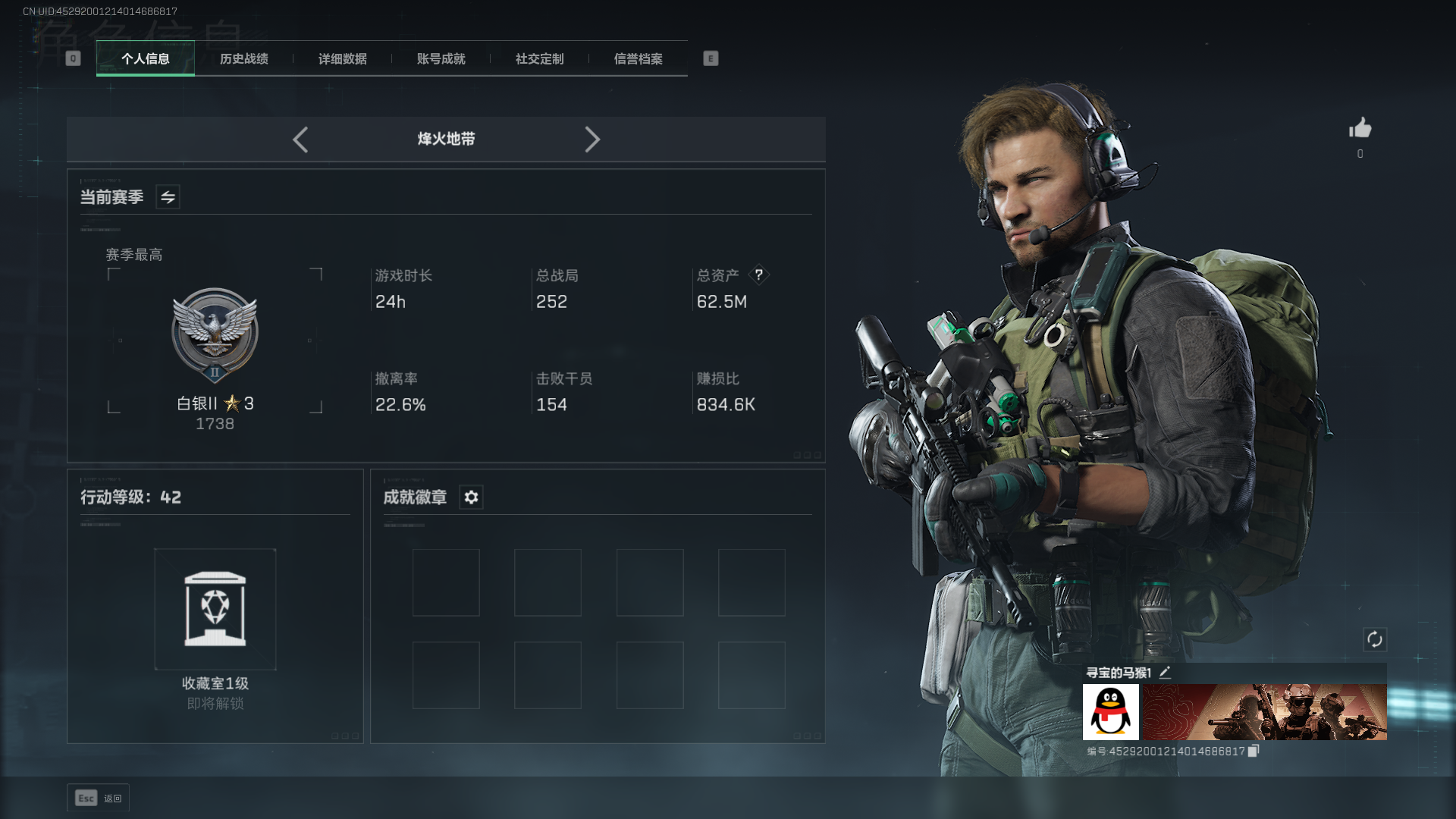The image size is (1456, 819).
Task: Edit the player name with pencil icon
Action: pyautogui.click(x=1166, y=672)
